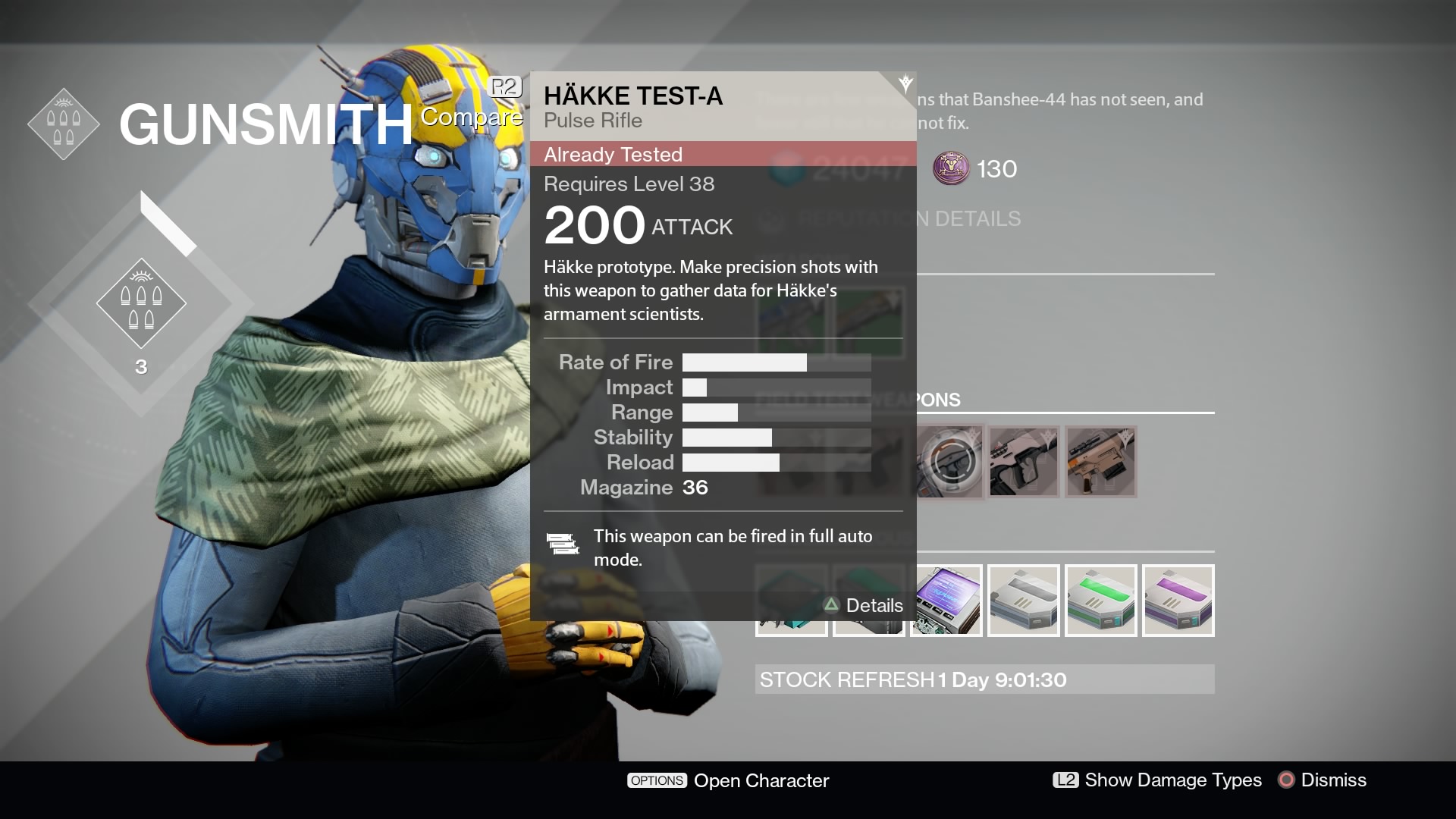1456x819 pixels.
Task: Click the STOCK REFRESH timer bar
Action: pyautogui.click(x=984, y=679)
